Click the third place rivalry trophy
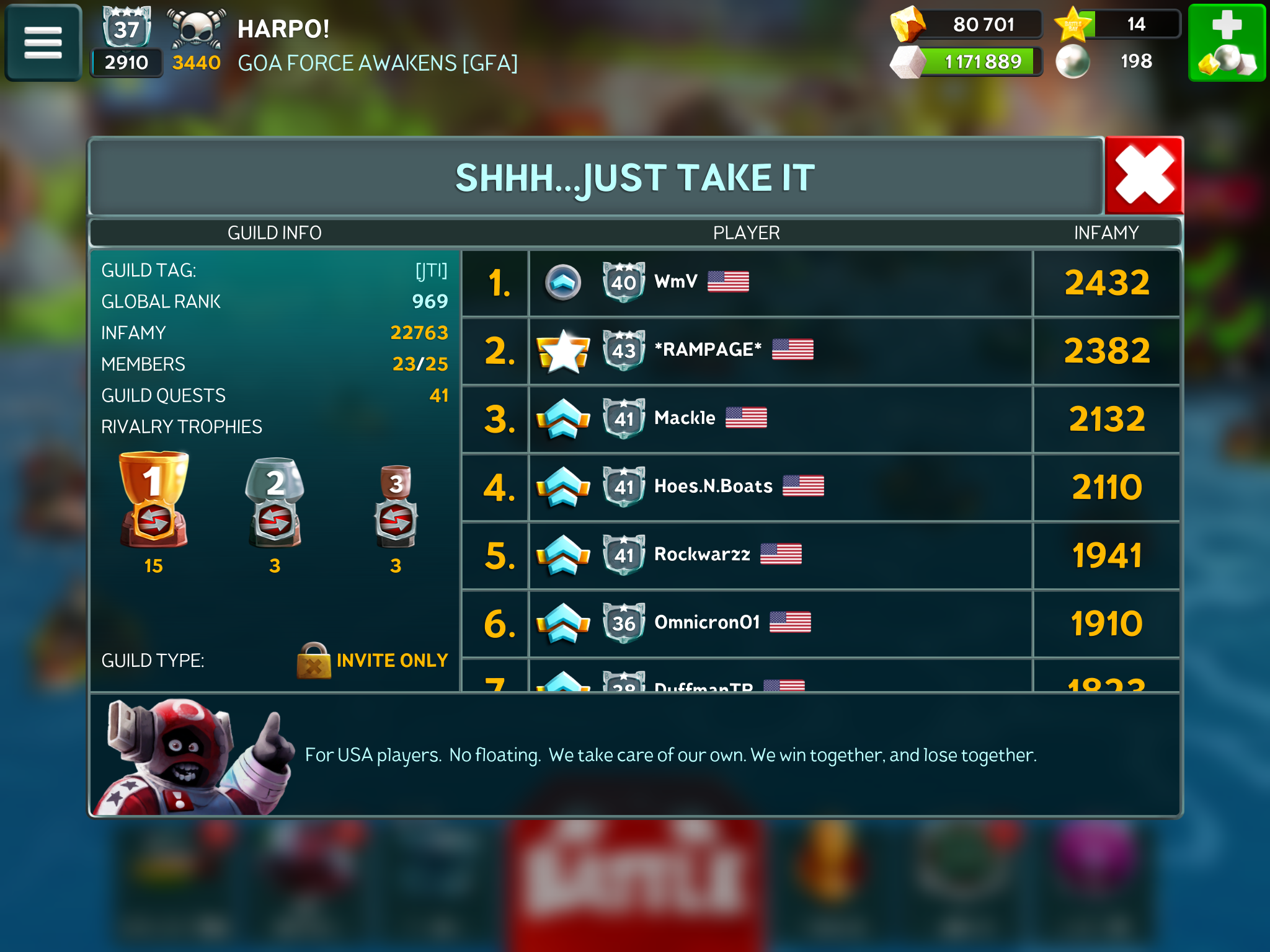 point(396,506)
